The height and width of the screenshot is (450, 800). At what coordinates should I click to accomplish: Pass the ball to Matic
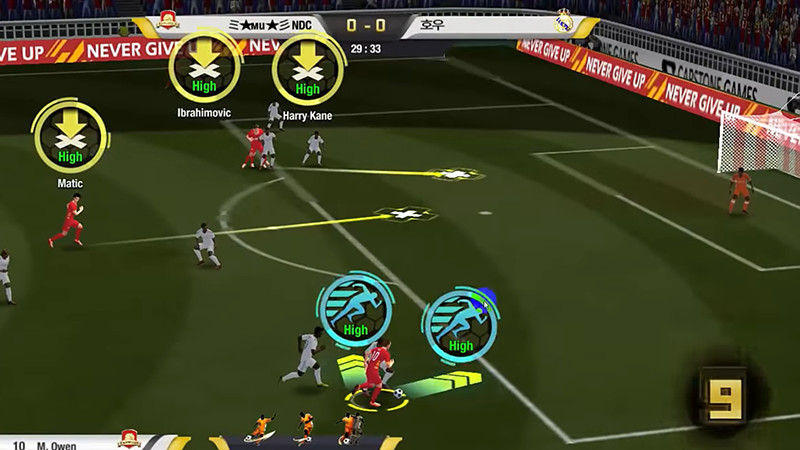click(69, 137)
